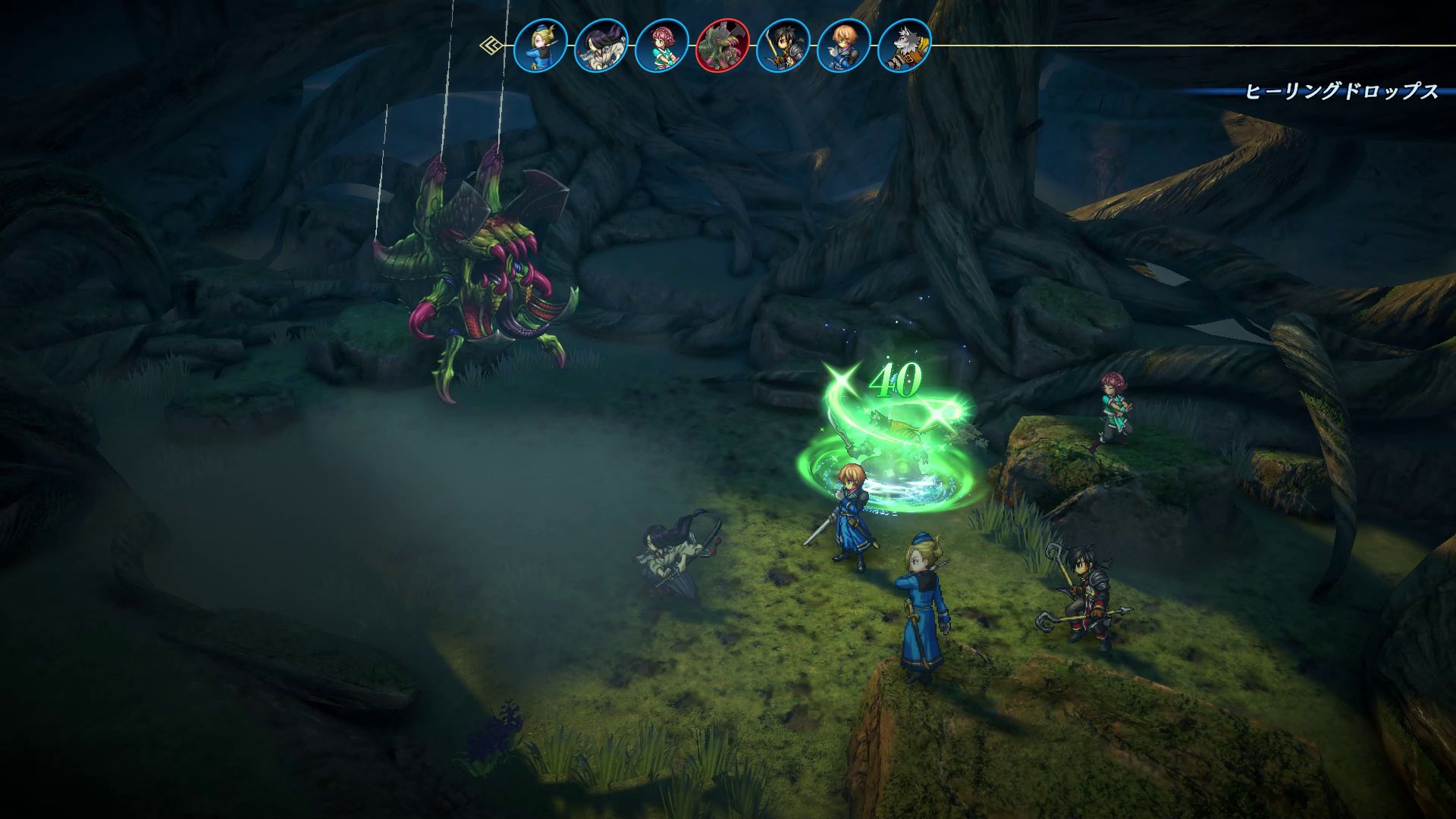Click the white wolf beastman turn portrait
Screen dimensions: 1456x819
coord(905,45)
